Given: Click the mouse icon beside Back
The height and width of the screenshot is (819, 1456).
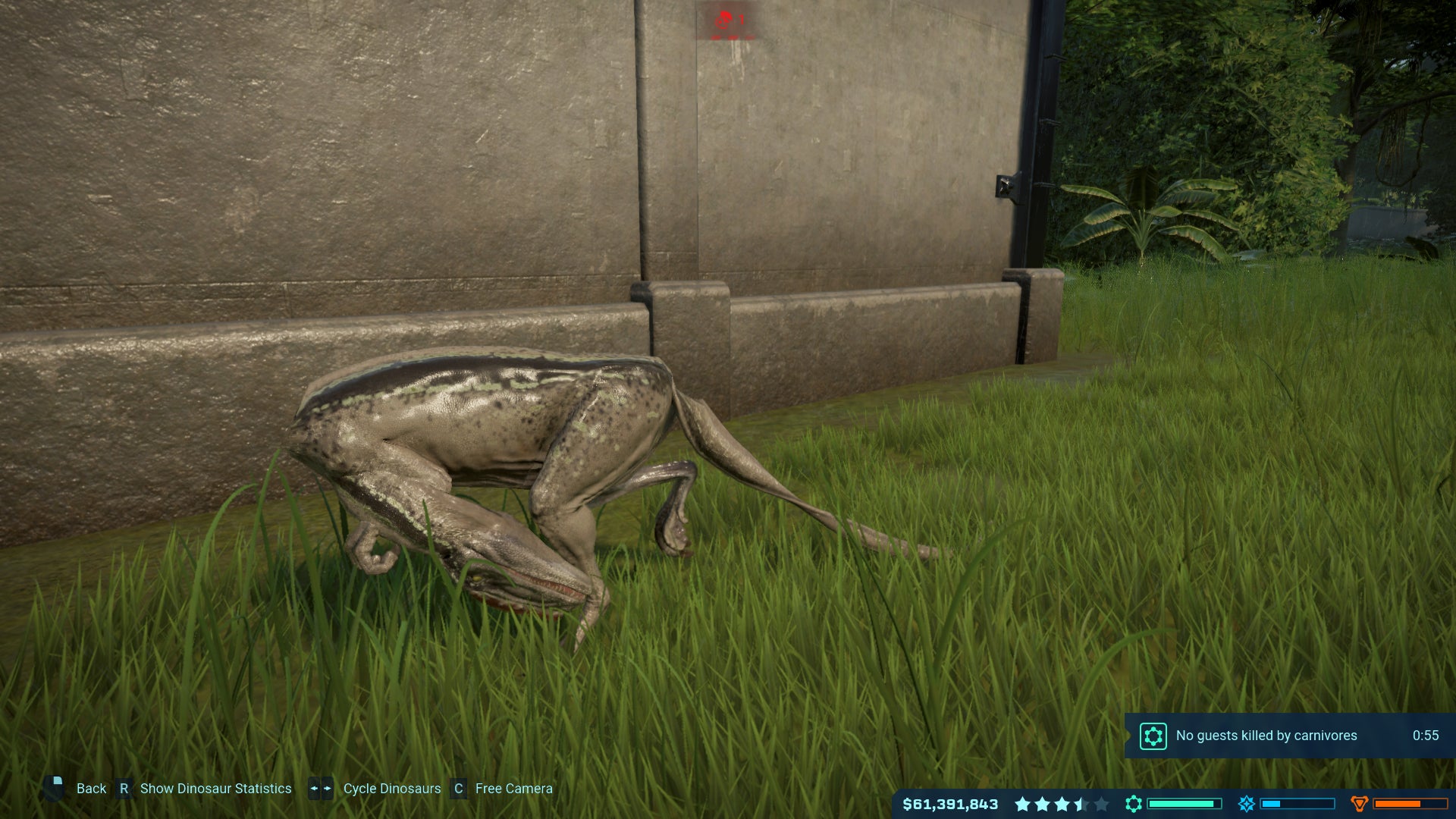Looking at the screenshot, I should click(54, 788).
